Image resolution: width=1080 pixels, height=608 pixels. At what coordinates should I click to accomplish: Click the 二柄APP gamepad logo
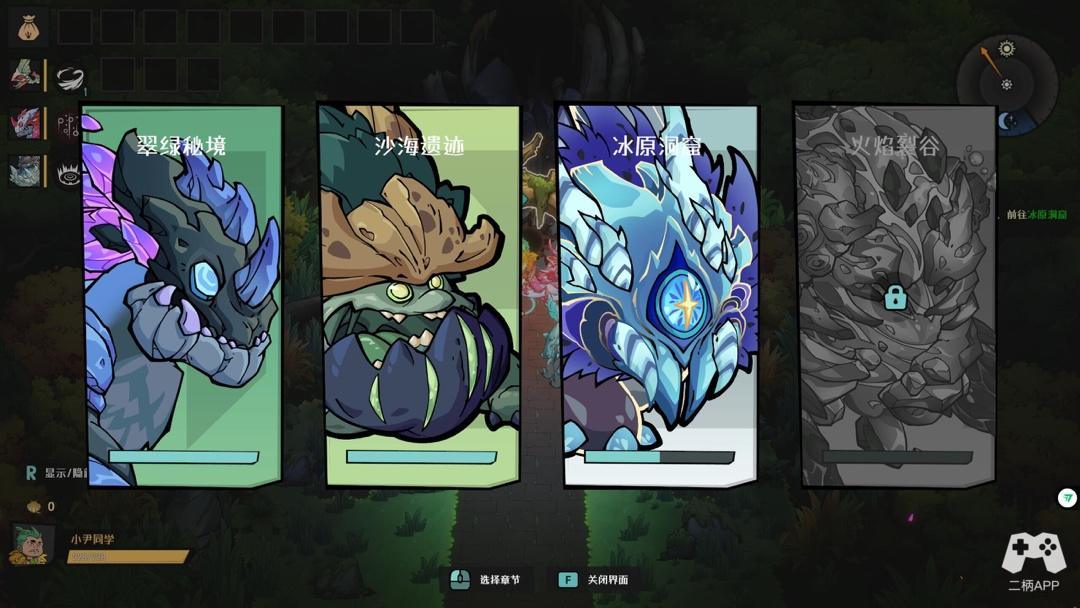point(1033,553)
